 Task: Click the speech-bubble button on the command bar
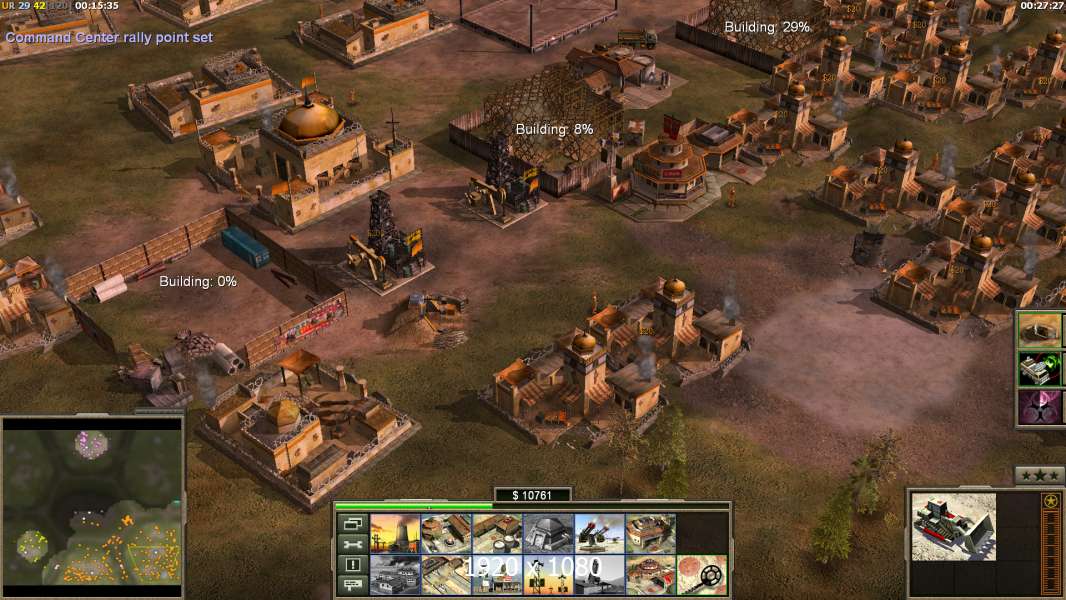click(x=353, y=586)
